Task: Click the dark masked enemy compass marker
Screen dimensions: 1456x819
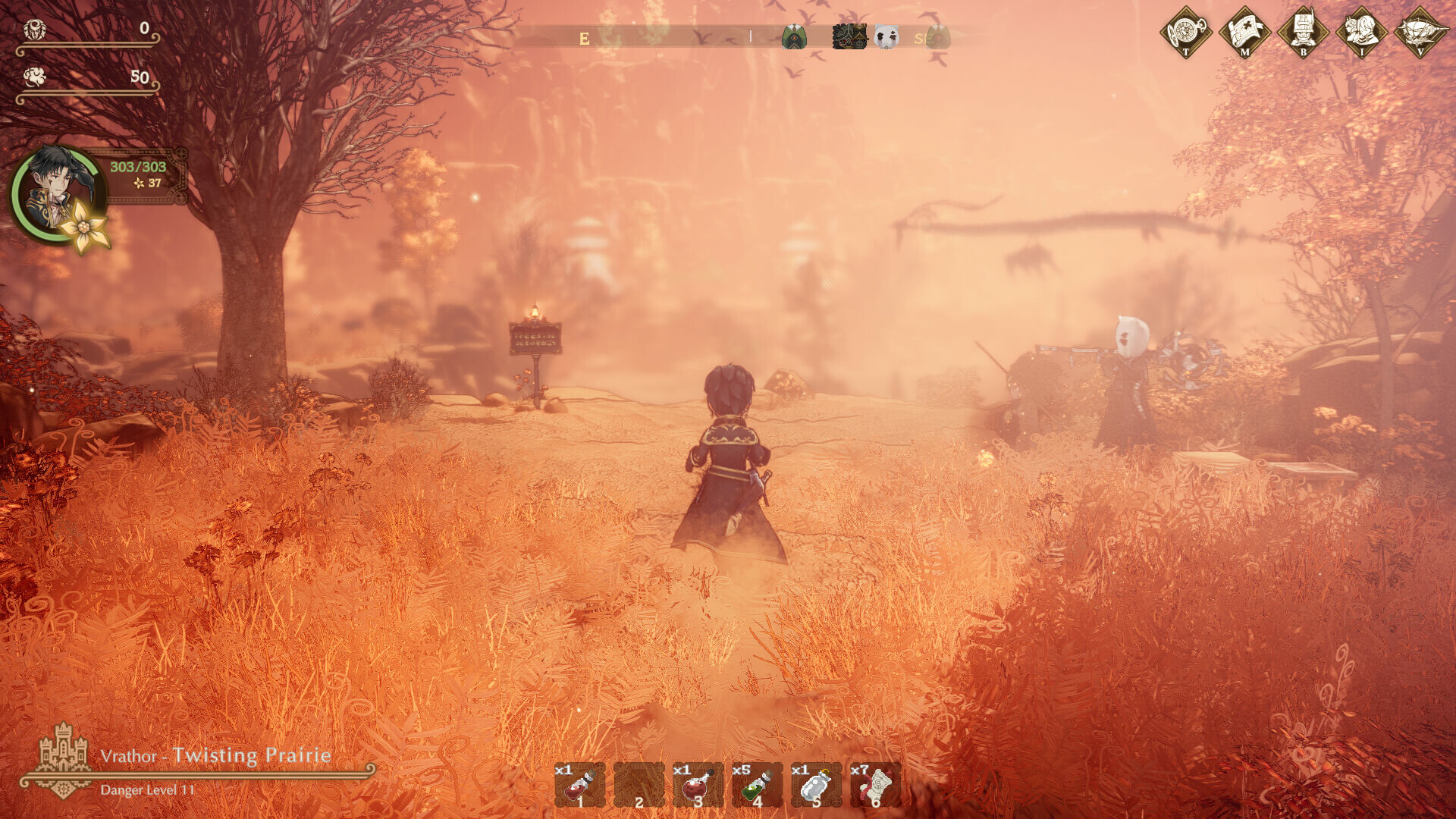Action: (849, 36)
